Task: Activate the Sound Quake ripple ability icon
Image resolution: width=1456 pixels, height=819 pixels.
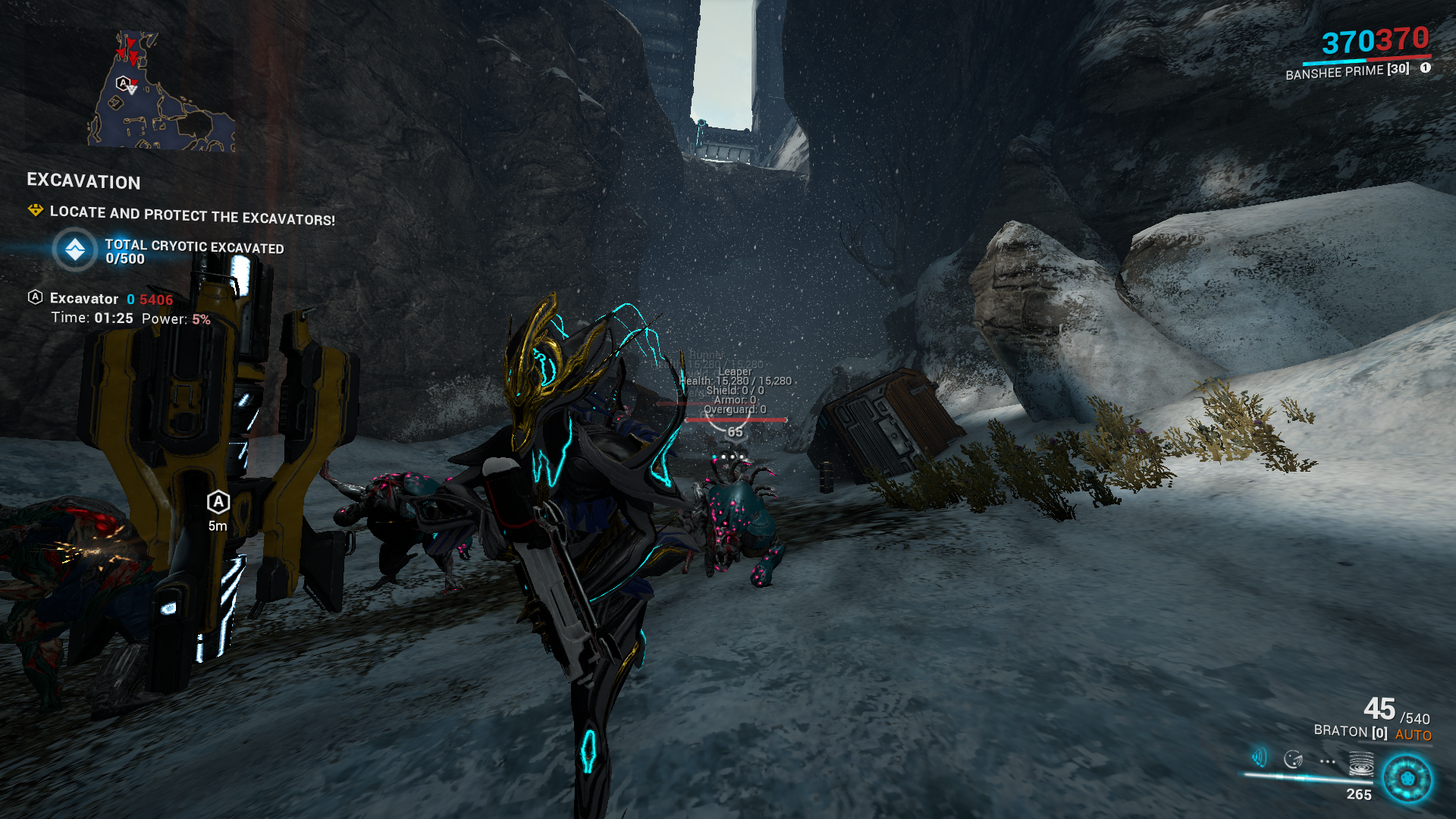Action: tap(1361, 764)
